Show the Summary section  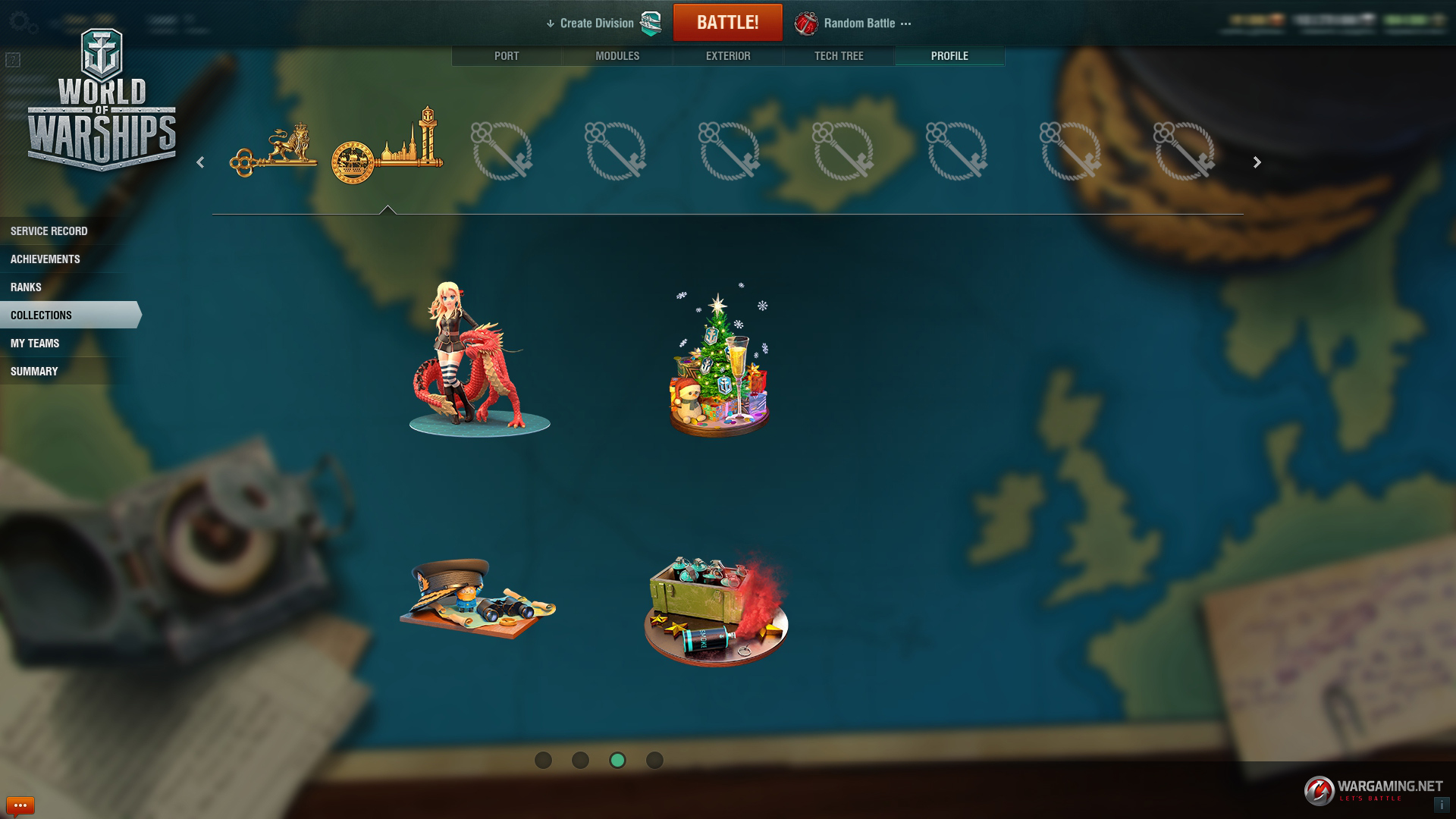coord(34,372)
